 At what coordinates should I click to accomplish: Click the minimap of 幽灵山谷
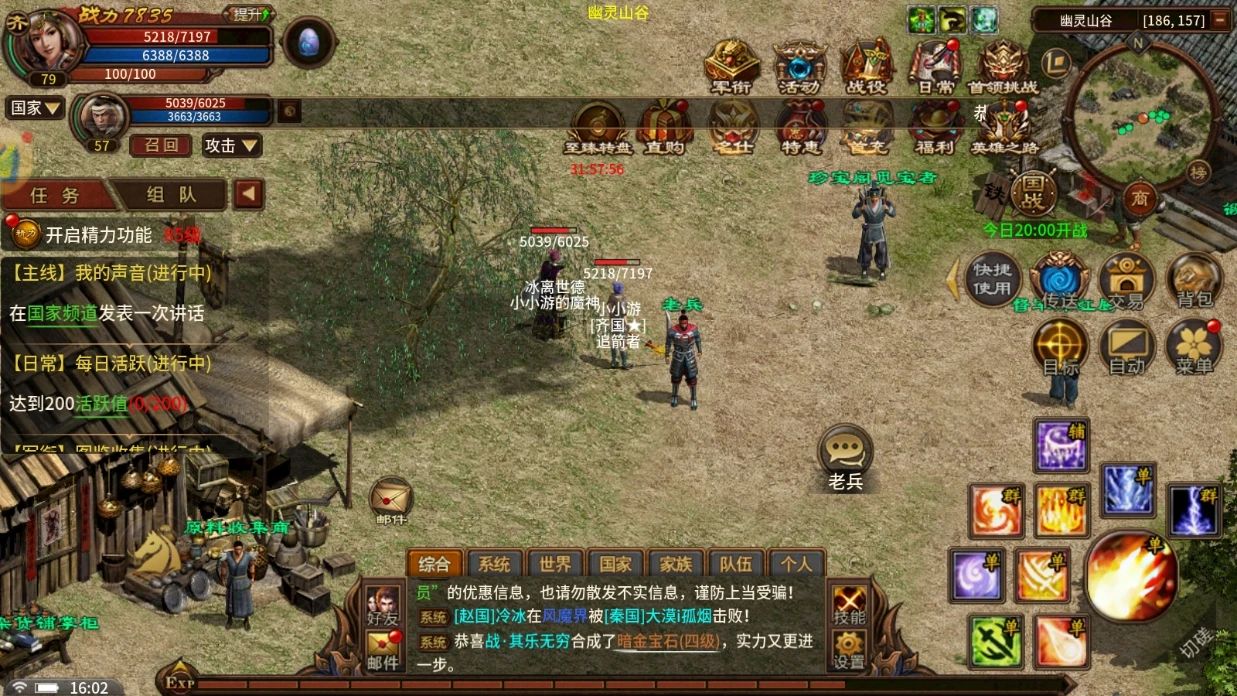(x=1139, y=109)
